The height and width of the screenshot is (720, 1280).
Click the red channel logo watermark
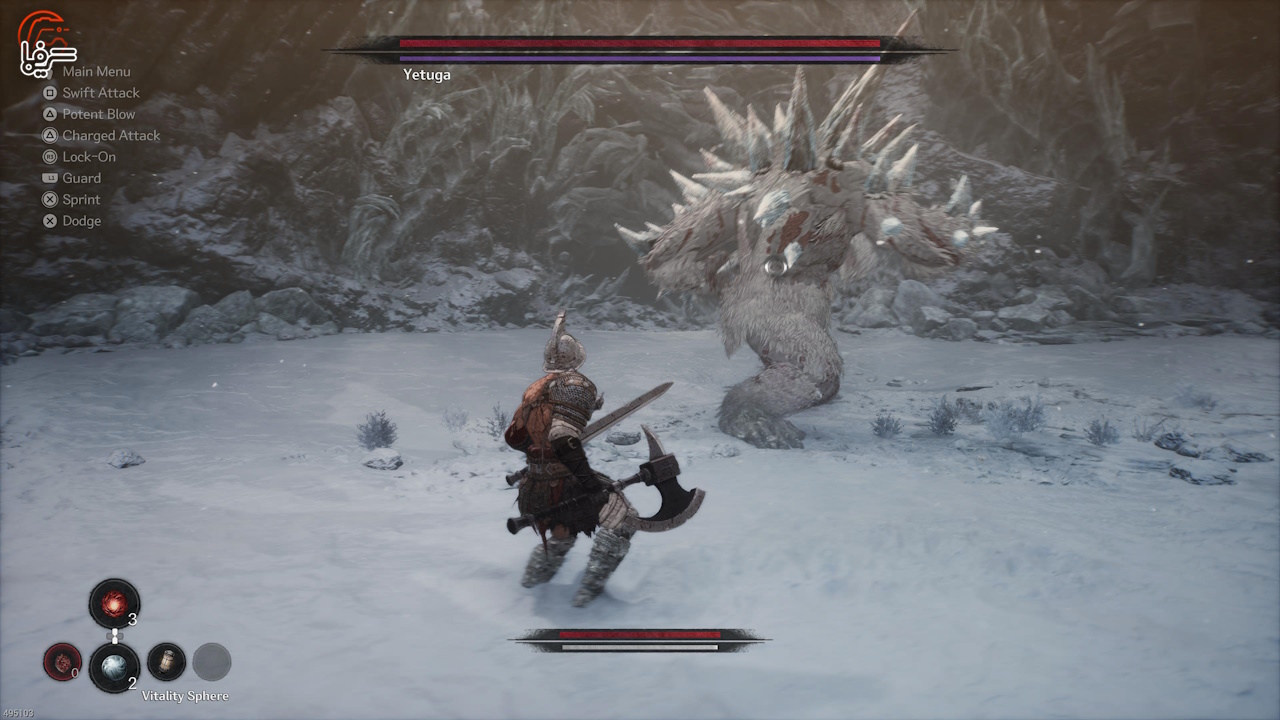point(46,44)
